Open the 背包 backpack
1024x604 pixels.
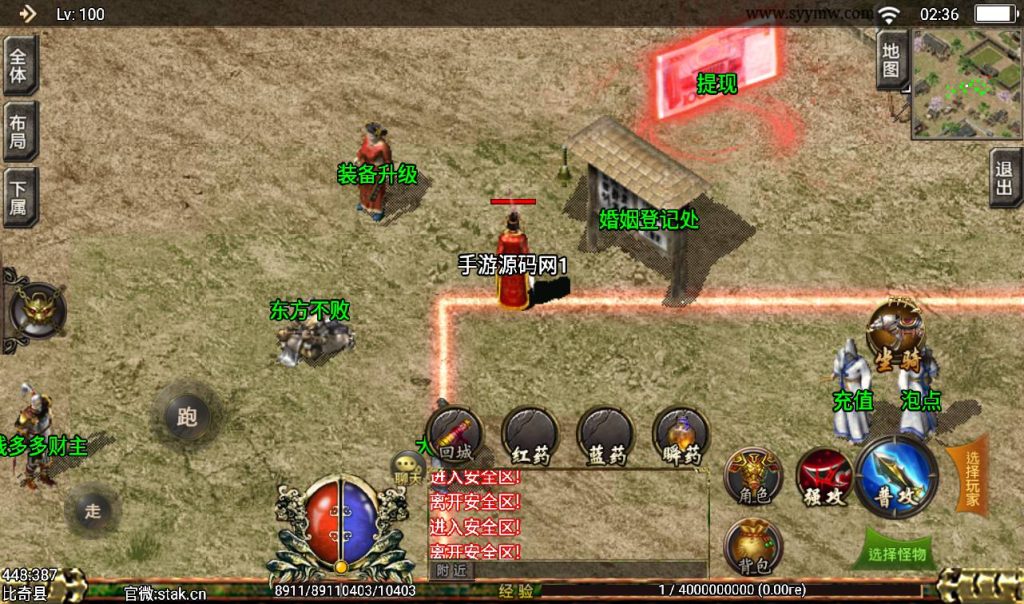coord(753,547)
